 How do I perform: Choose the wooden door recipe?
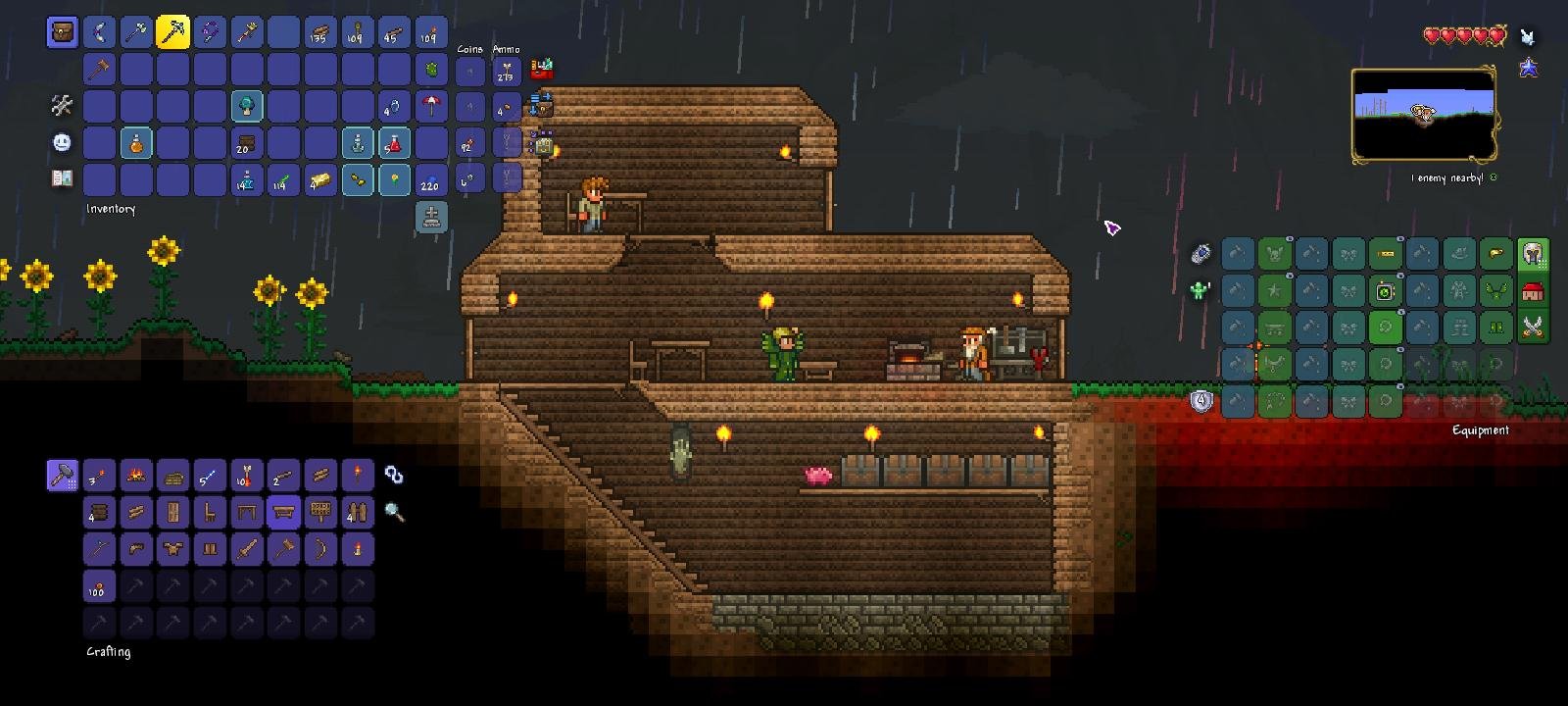point(172,512)
